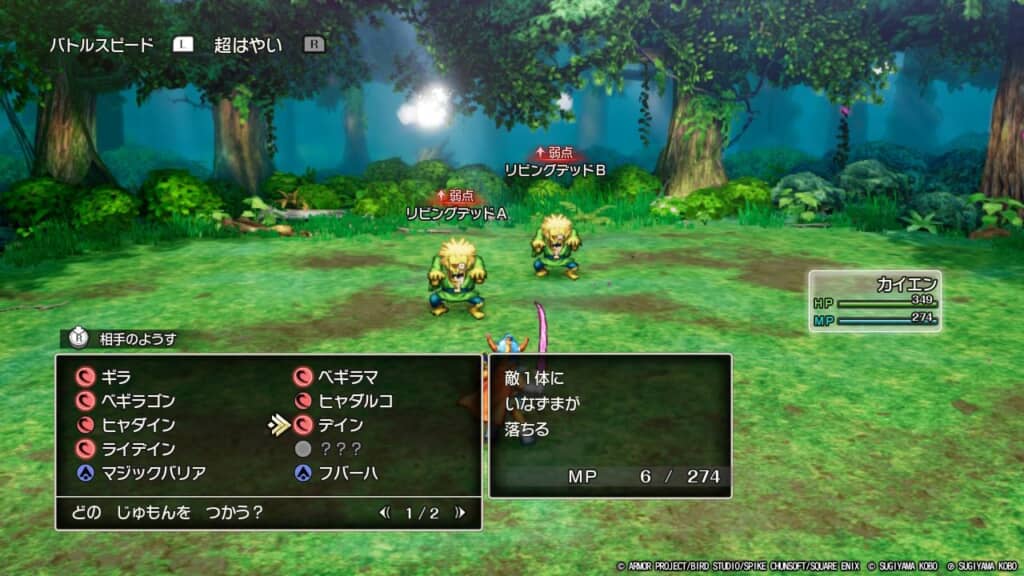Go to the previous spell page
Screen dimensions: 1024x576
[x=385, y=513]
